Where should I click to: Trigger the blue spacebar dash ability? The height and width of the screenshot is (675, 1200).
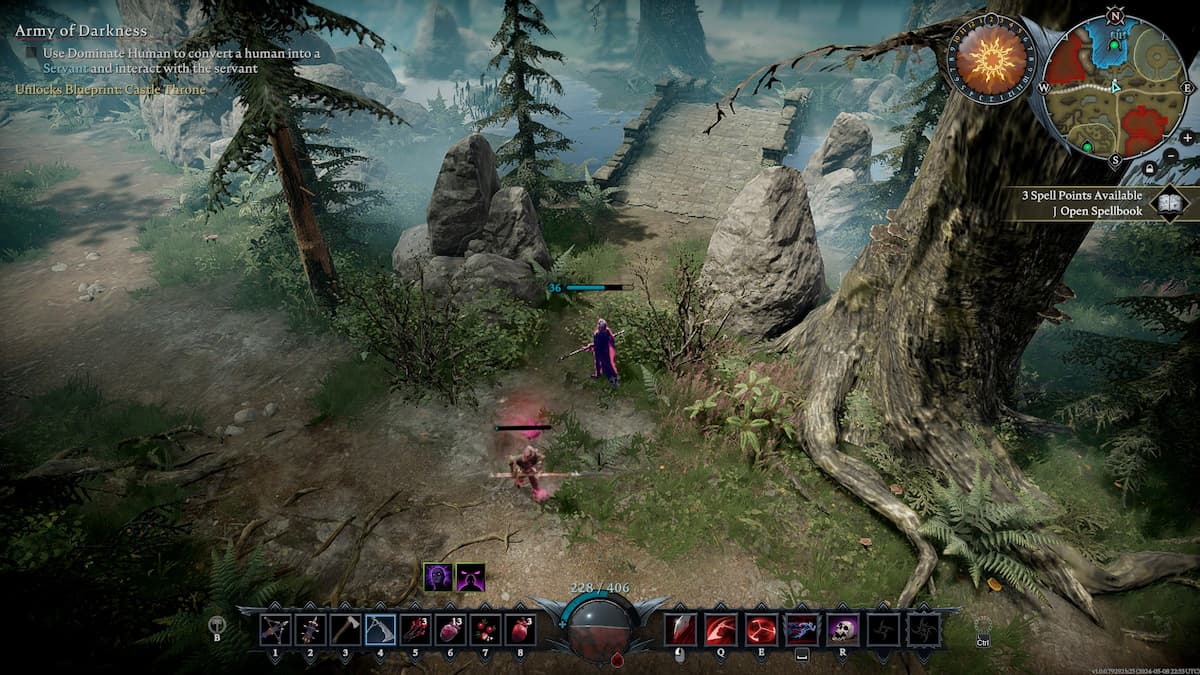pyautogui.click(x=801, y=629)
